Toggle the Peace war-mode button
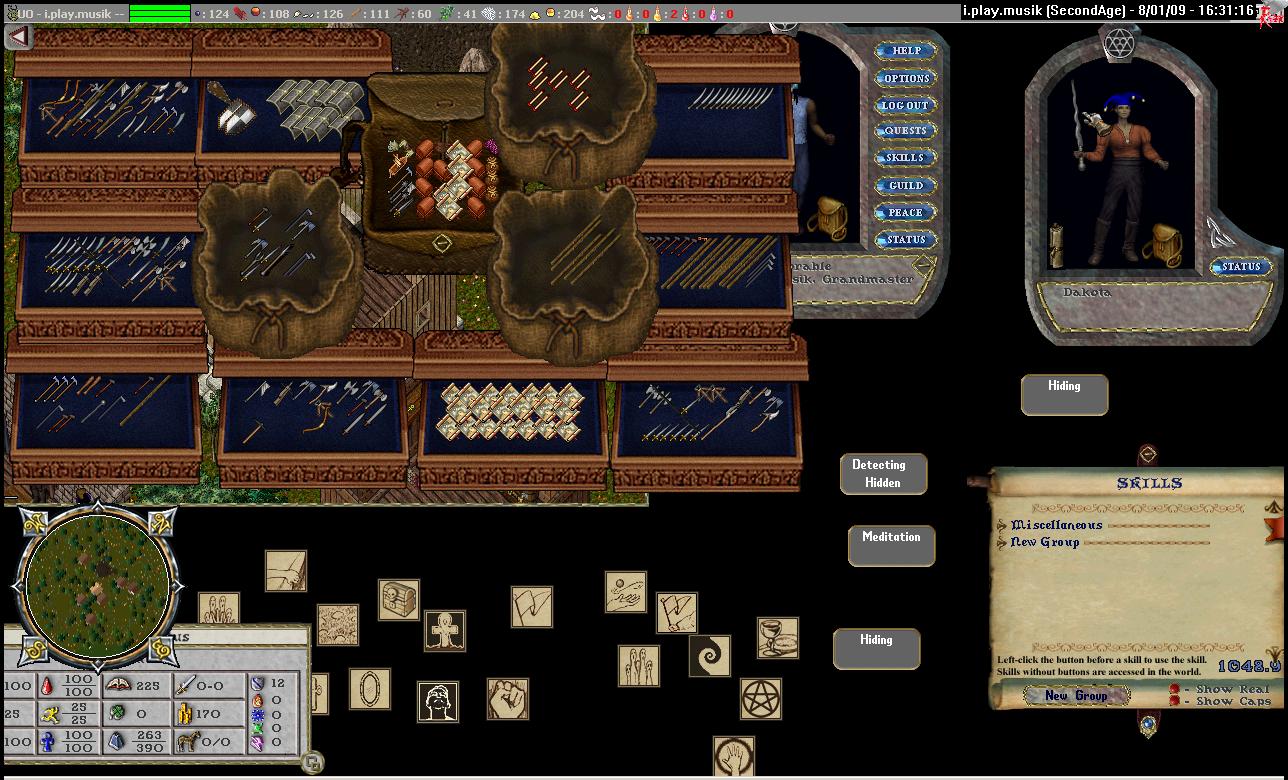Viewport: 1288px width, 780px height. 905,212
